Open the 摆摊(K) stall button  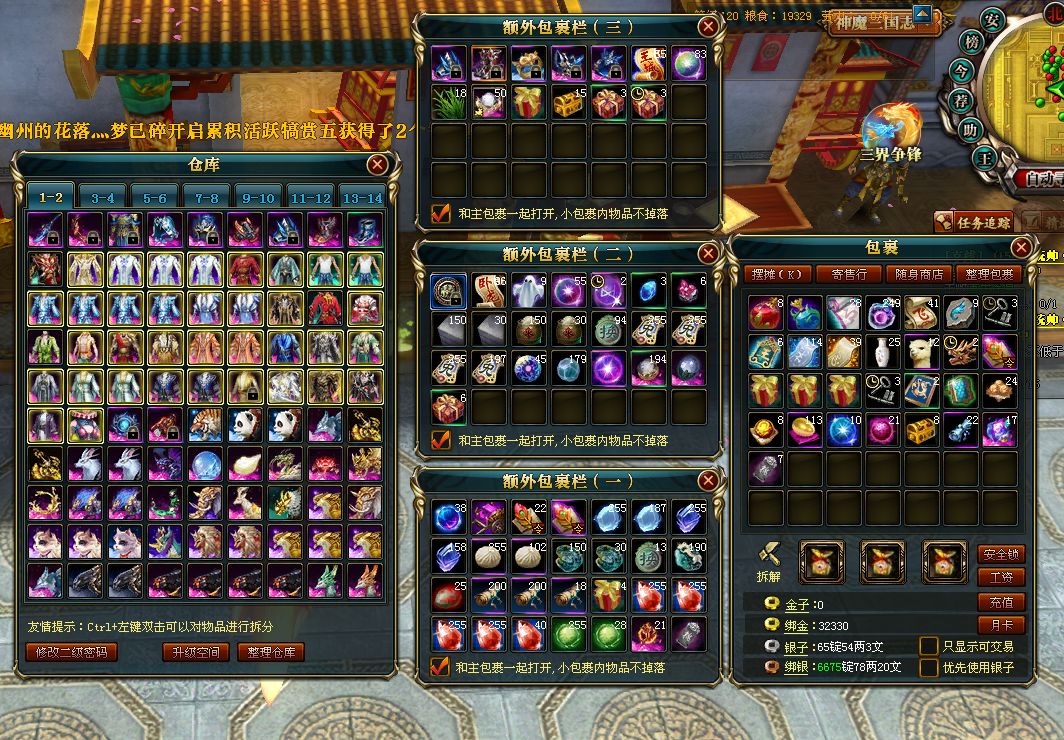coord(775,274)
